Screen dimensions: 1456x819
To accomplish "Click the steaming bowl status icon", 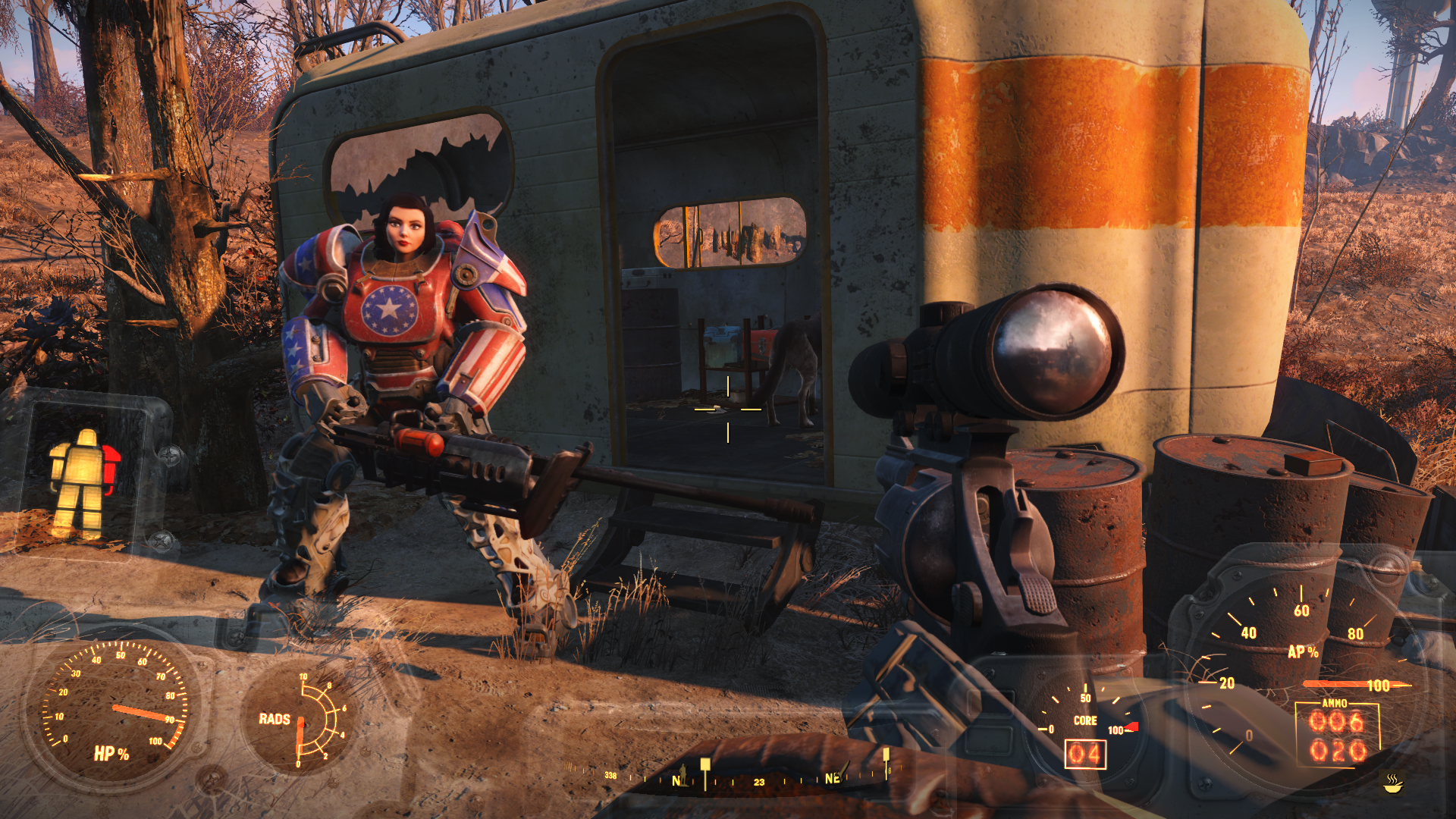I will pos(1393,783).
